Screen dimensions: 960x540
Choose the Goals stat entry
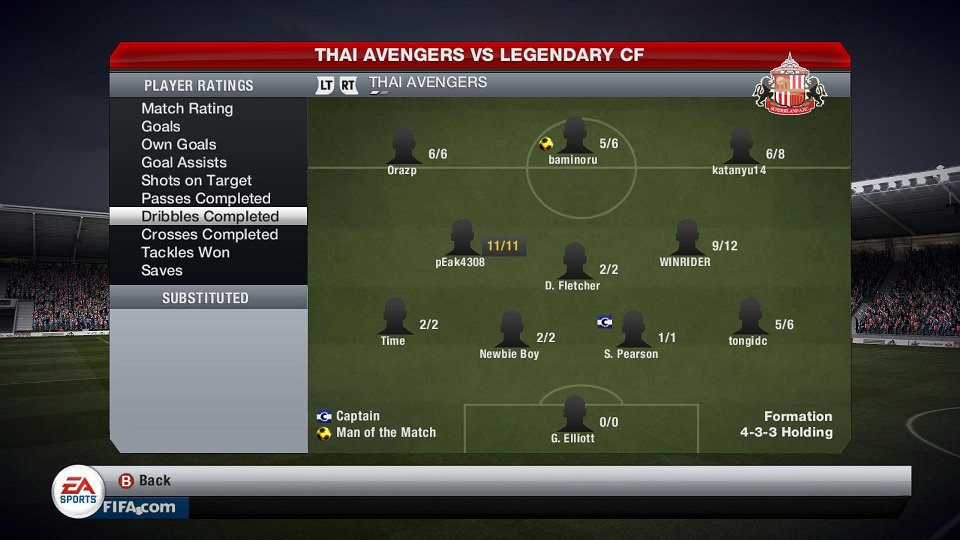(161, 126)
